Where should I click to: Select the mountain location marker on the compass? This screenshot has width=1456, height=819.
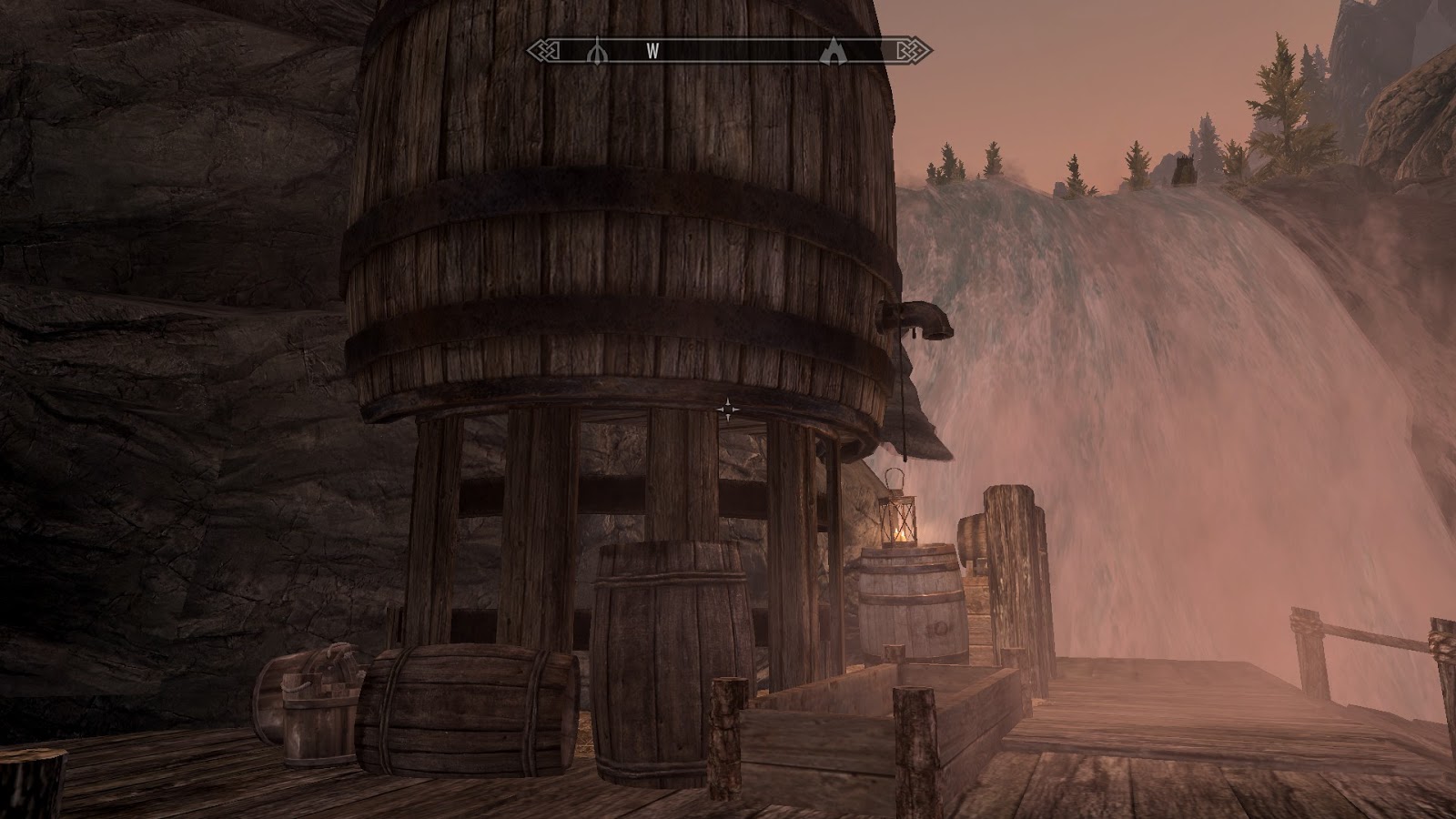point(834,51)
